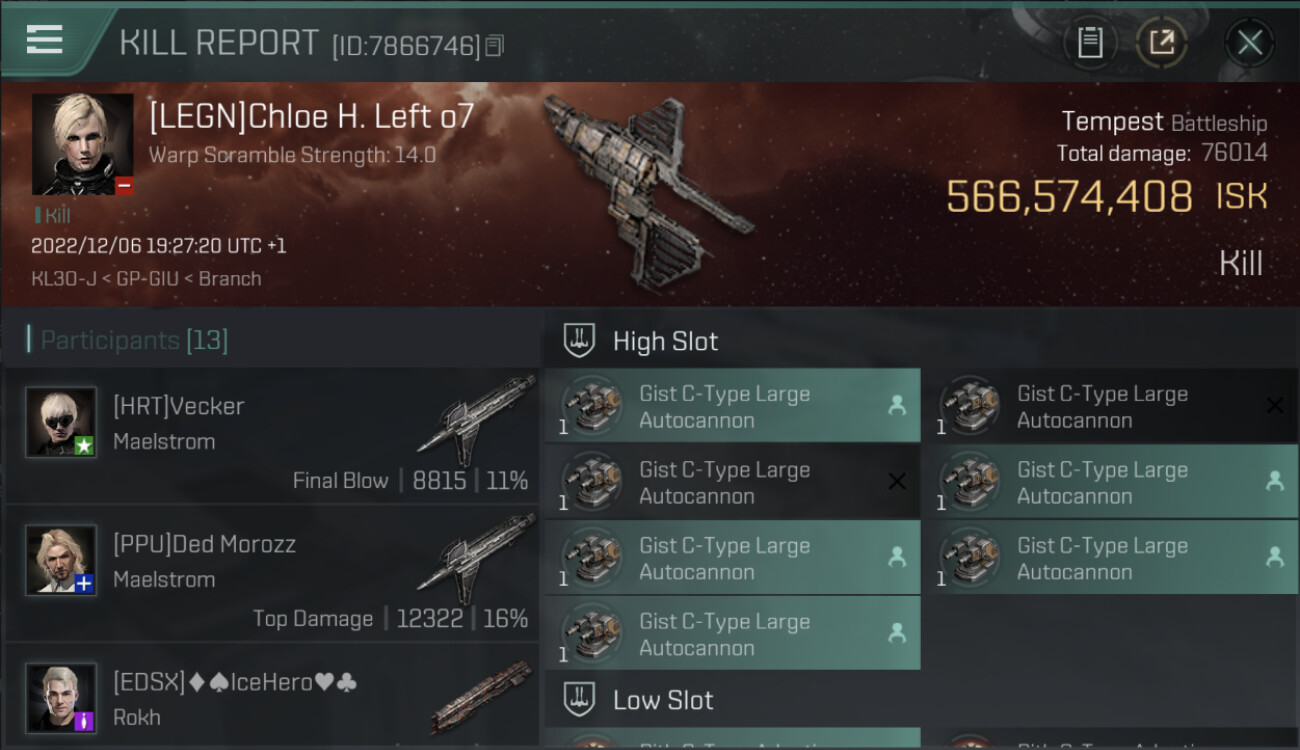View Chloe H. Left o7's portrait
The height and width of the screenshot is (750, 1300).
(x=82, y=144)
